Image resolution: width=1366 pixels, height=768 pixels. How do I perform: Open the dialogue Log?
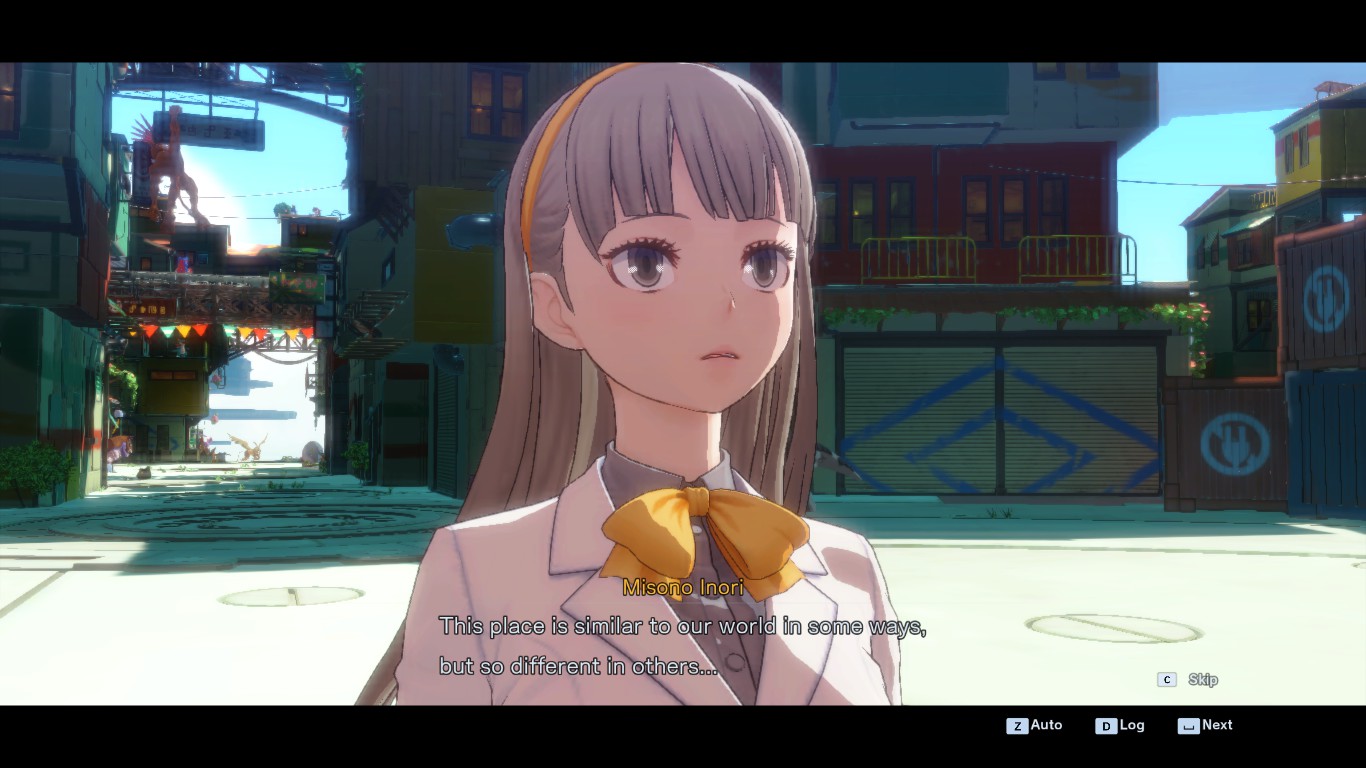click(x=1120, y=725)
